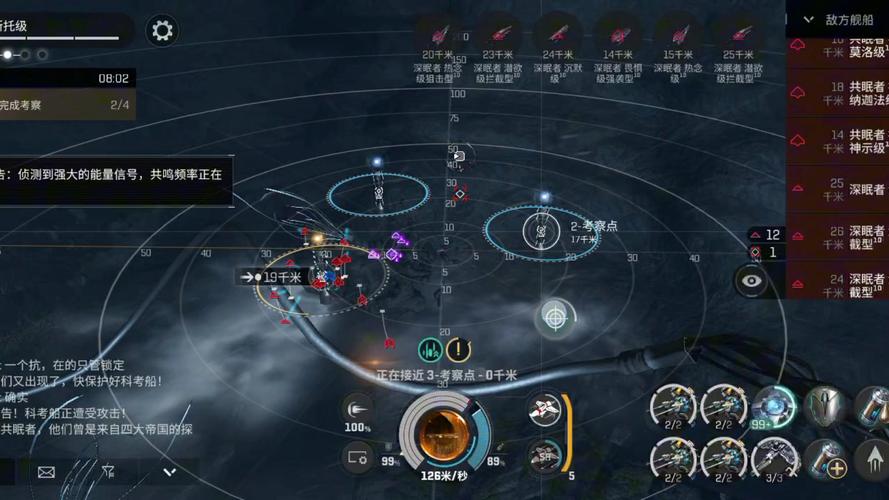Tap the crosshair target-lock button
The width and height of the screenshot is (889, 500).
555,317
